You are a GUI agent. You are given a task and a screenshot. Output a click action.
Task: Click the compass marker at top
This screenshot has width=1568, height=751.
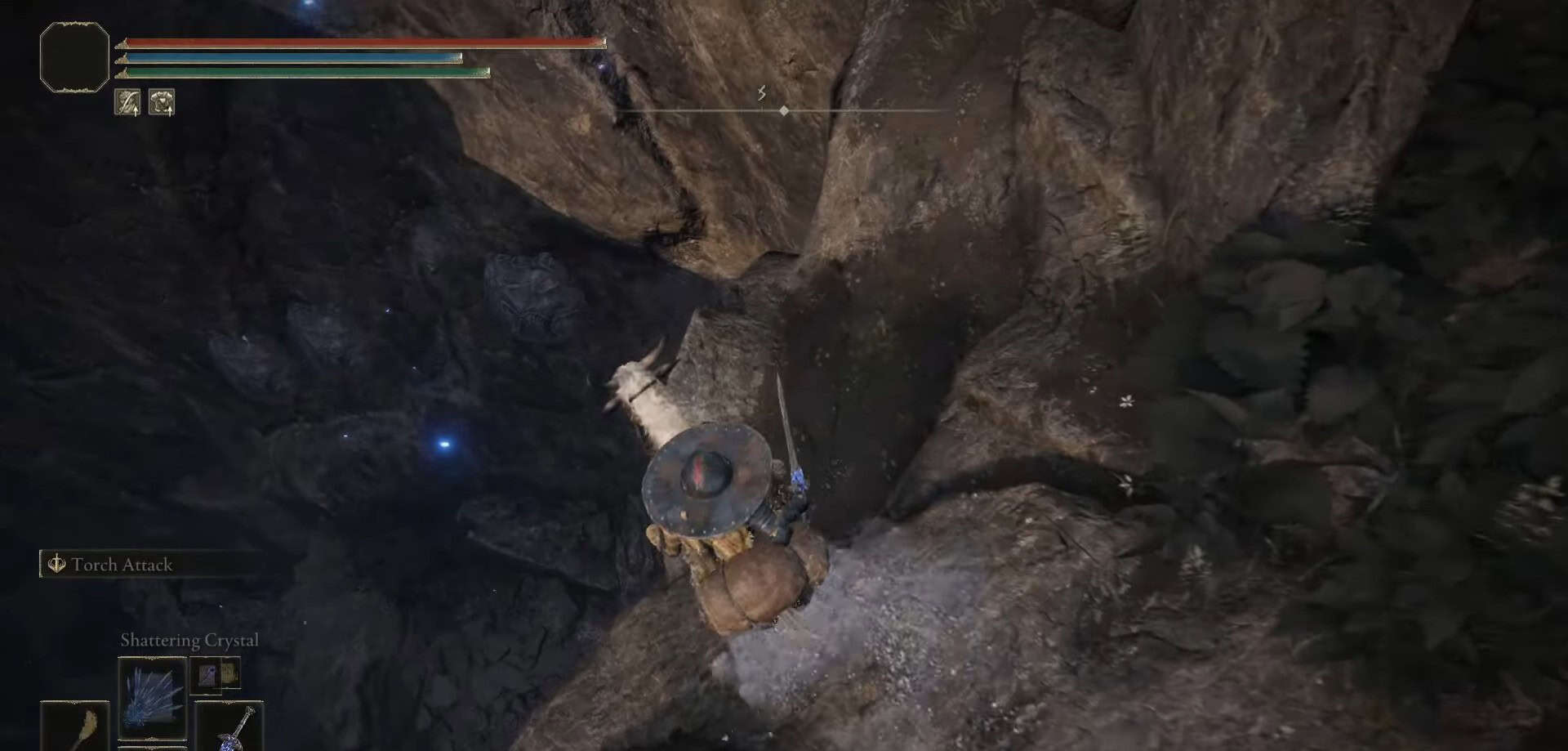click(x=784, y=110)
